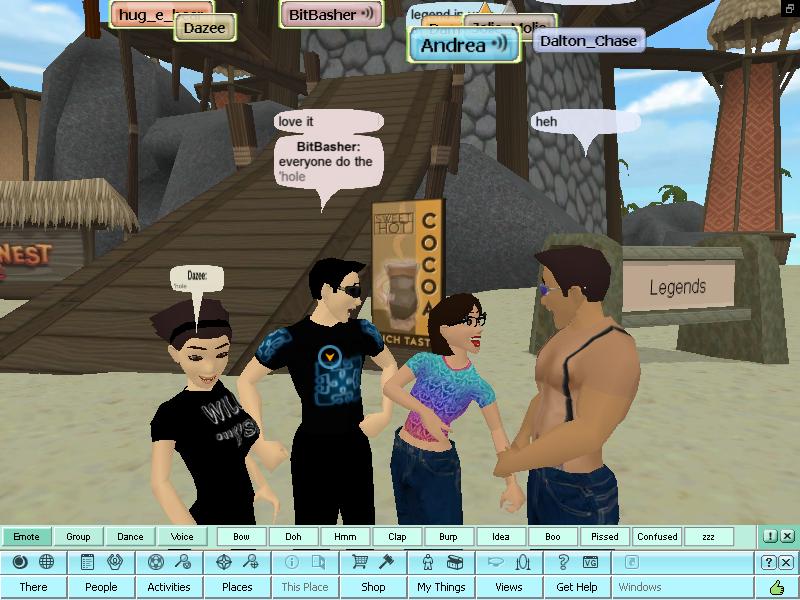
Task: Use the Burp emote
Action: pyautogui.click(x=449, y=537)
